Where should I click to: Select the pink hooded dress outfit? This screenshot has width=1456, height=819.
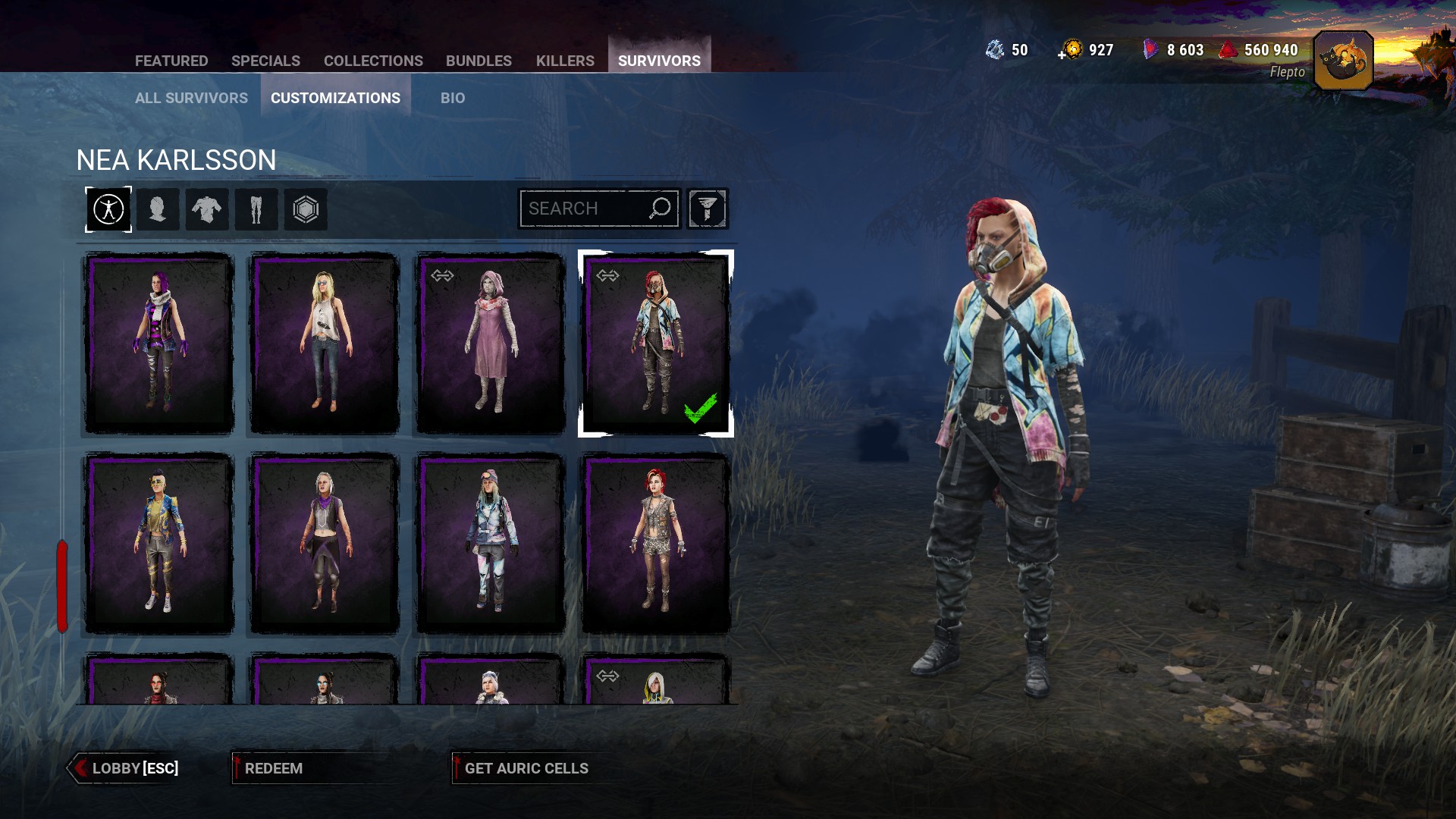pos(490,344)
